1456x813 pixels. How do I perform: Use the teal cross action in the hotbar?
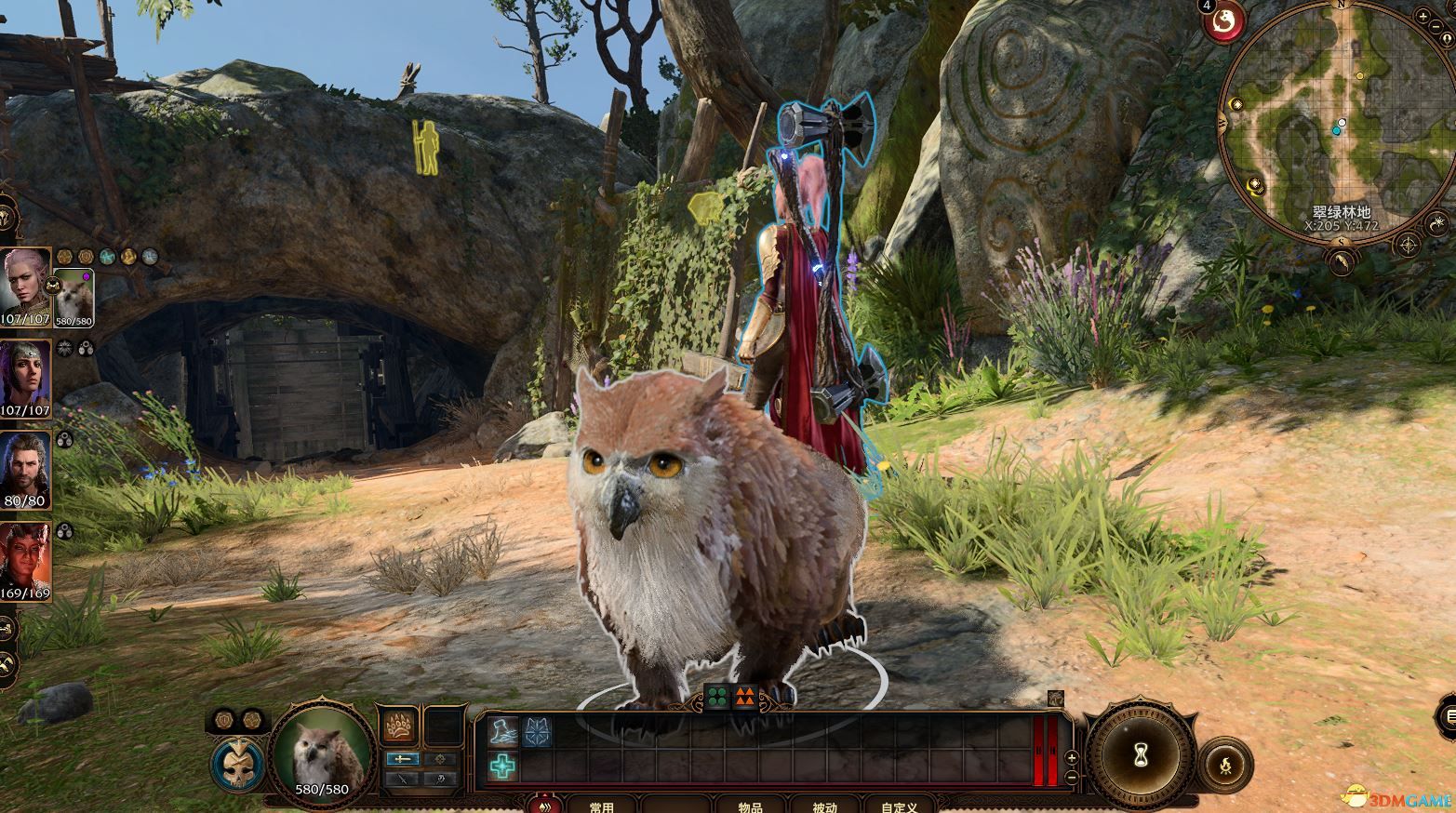pos(503,766)
